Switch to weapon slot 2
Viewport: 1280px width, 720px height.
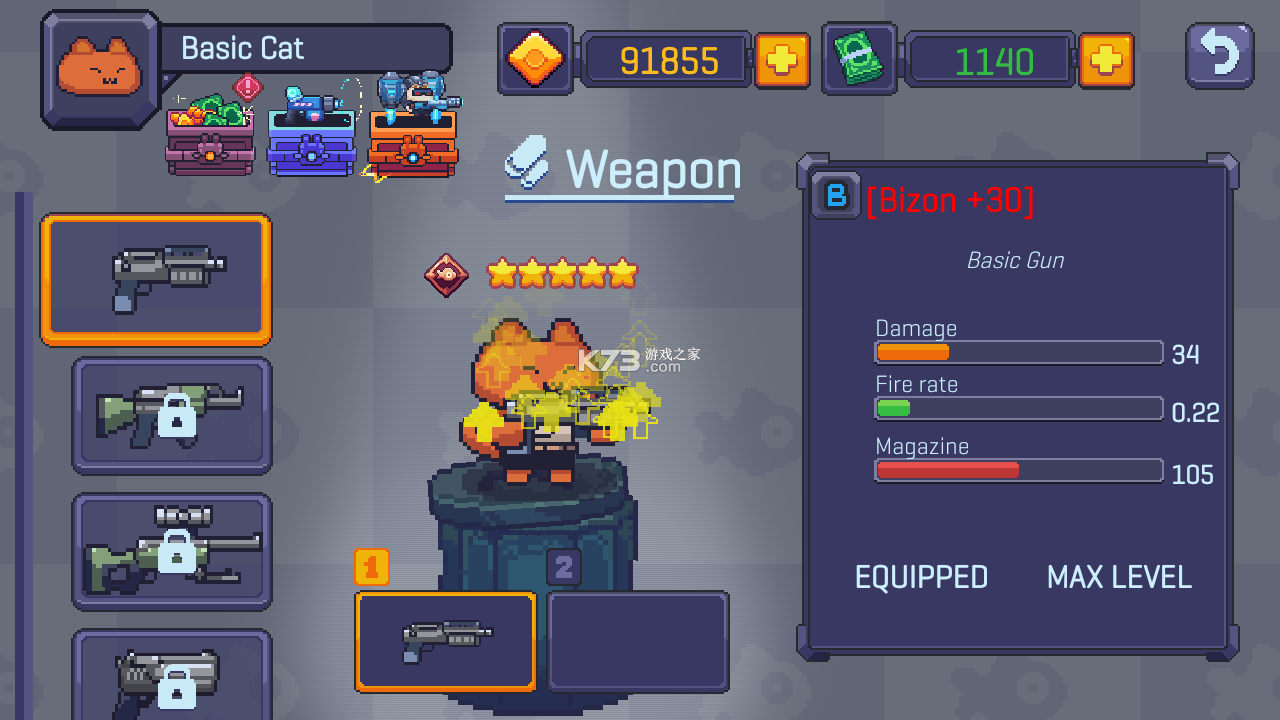637,641
